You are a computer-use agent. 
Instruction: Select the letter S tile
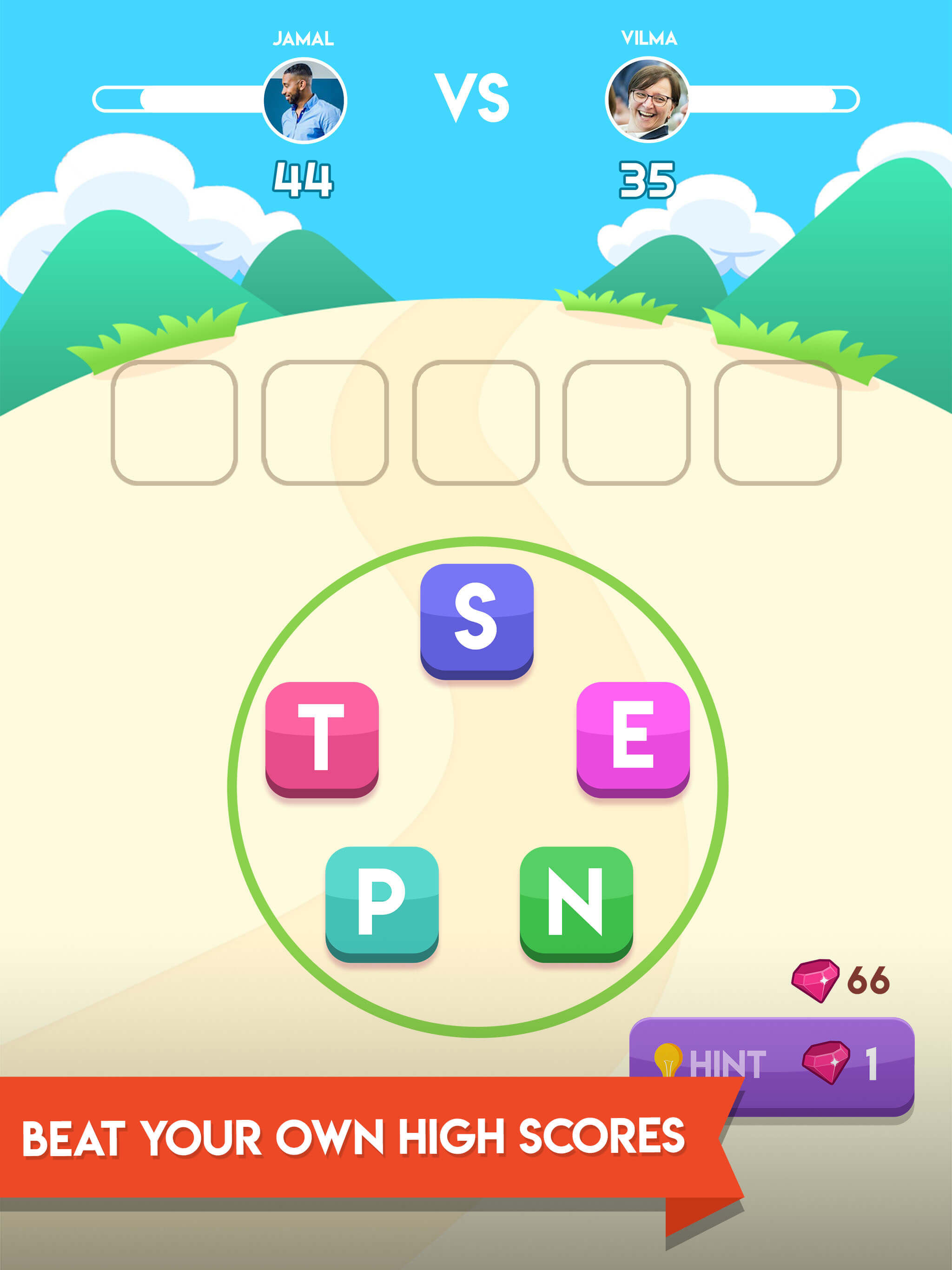(x=476, y=624)
